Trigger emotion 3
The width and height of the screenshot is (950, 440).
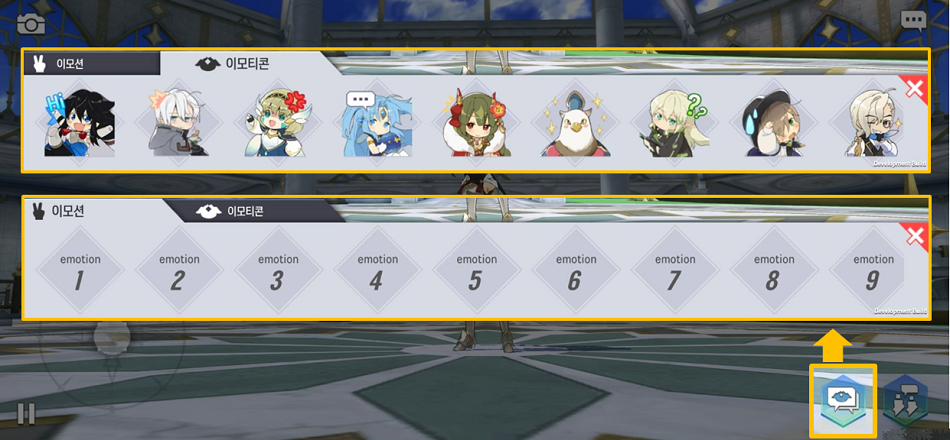pos(277,272)
